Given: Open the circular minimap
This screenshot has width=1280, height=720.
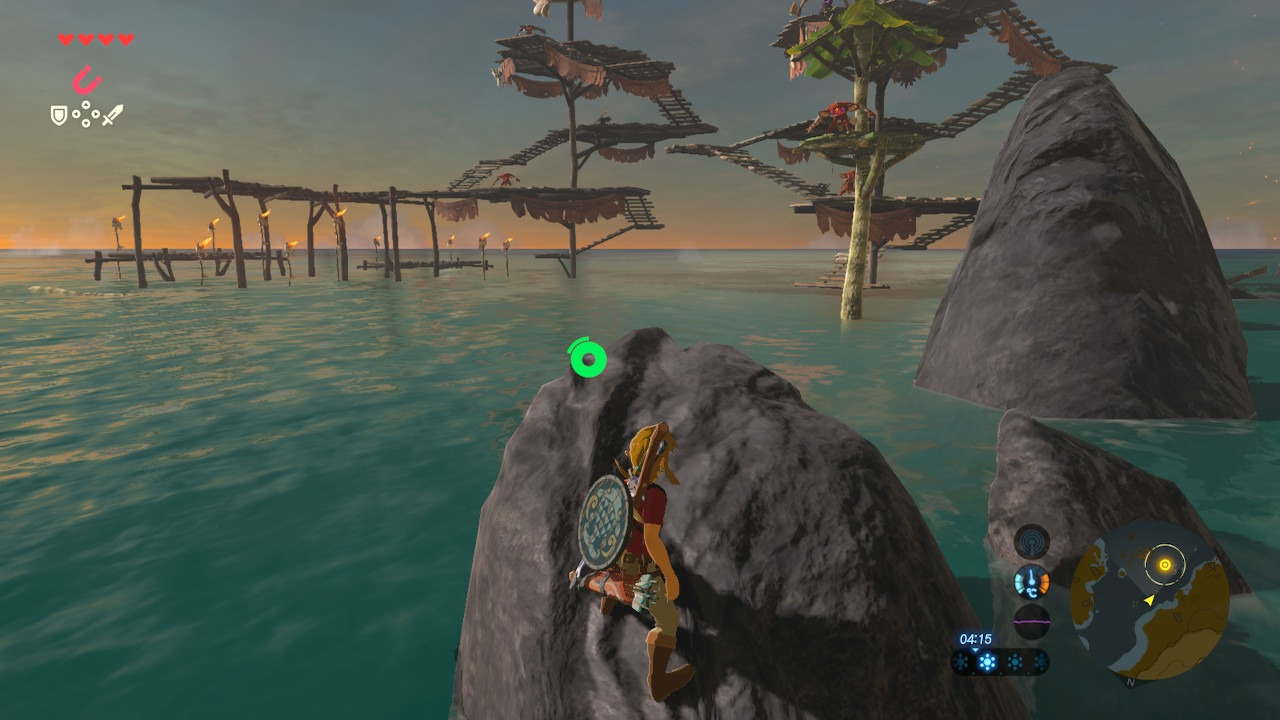Looking at the screenshot, I should coord(1149,600).
